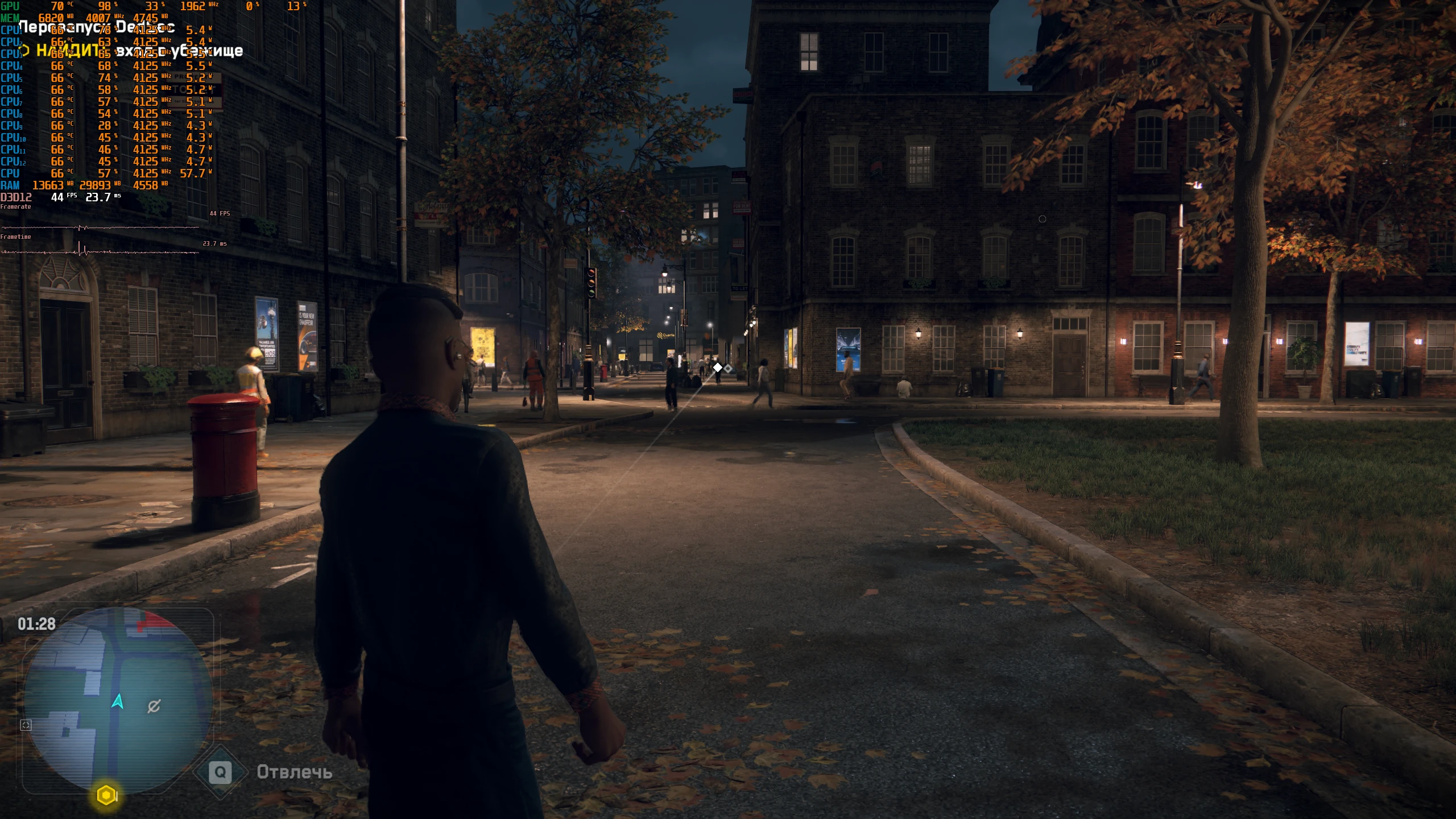Click the green GPU label in overlay
This screenshot has width=1456, height=819.
pyautogui.click(x=10, y=7)
